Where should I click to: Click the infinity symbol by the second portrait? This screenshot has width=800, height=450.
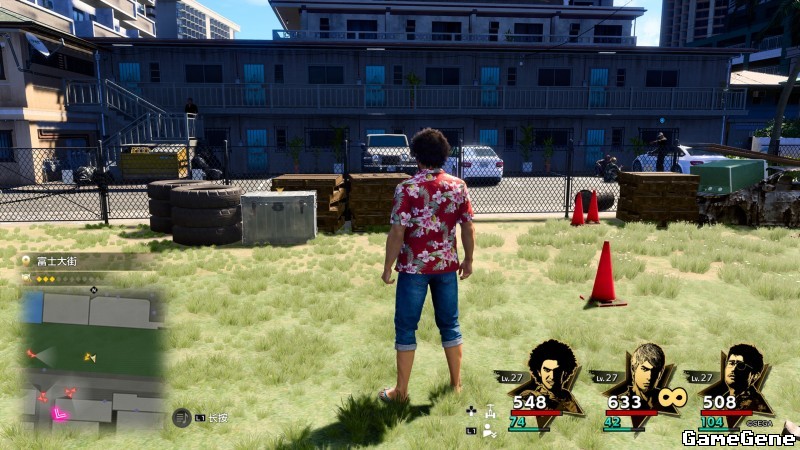[x=672, y=398]
